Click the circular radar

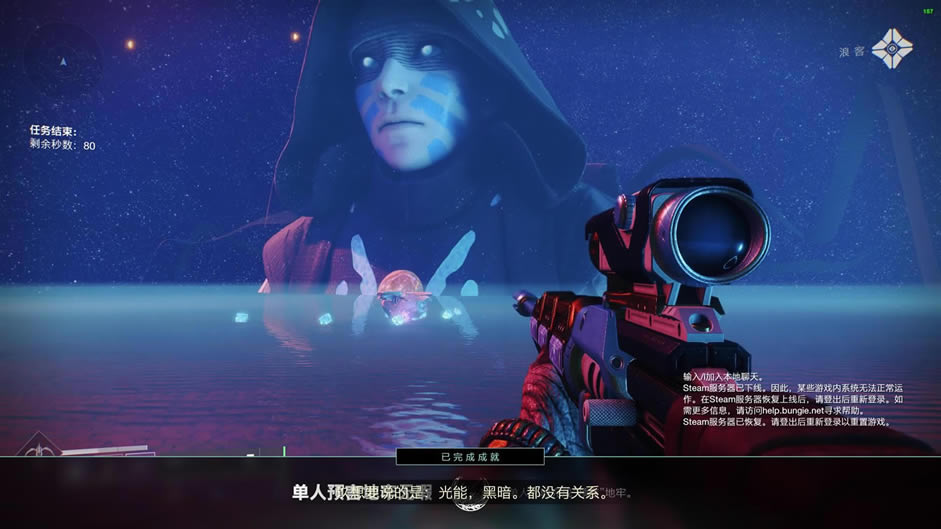point(63,60)
